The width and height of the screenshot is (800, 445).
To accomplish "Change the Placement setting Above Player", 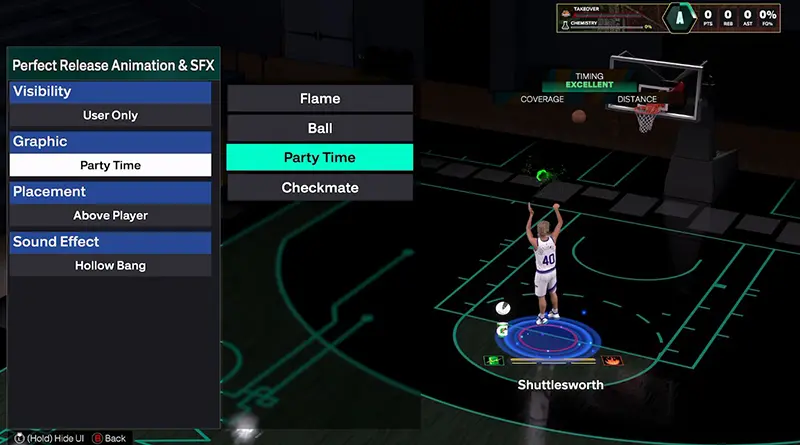I will 110,215.
